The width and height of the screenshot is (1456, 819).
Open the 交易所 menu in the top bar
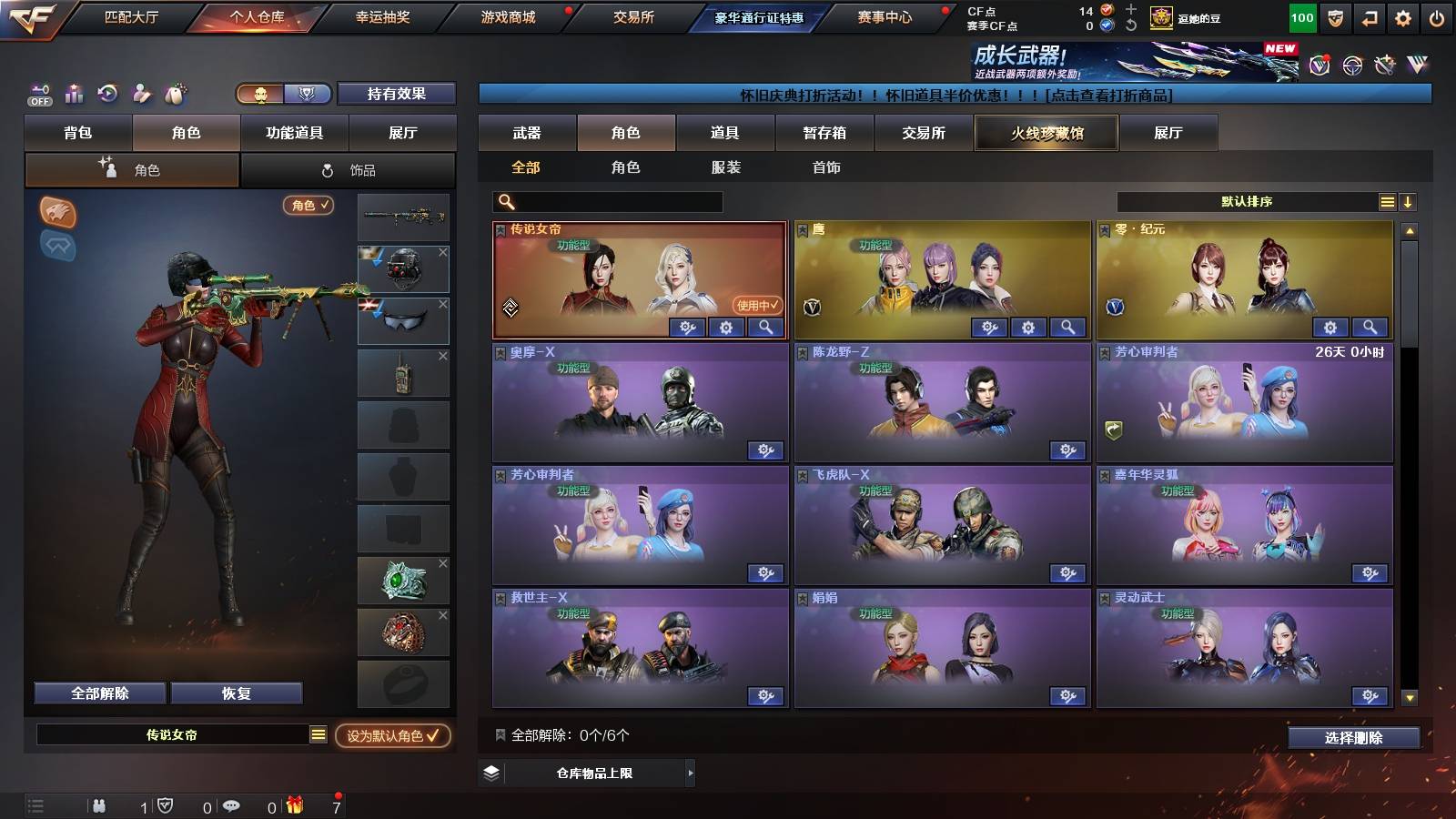637,15
